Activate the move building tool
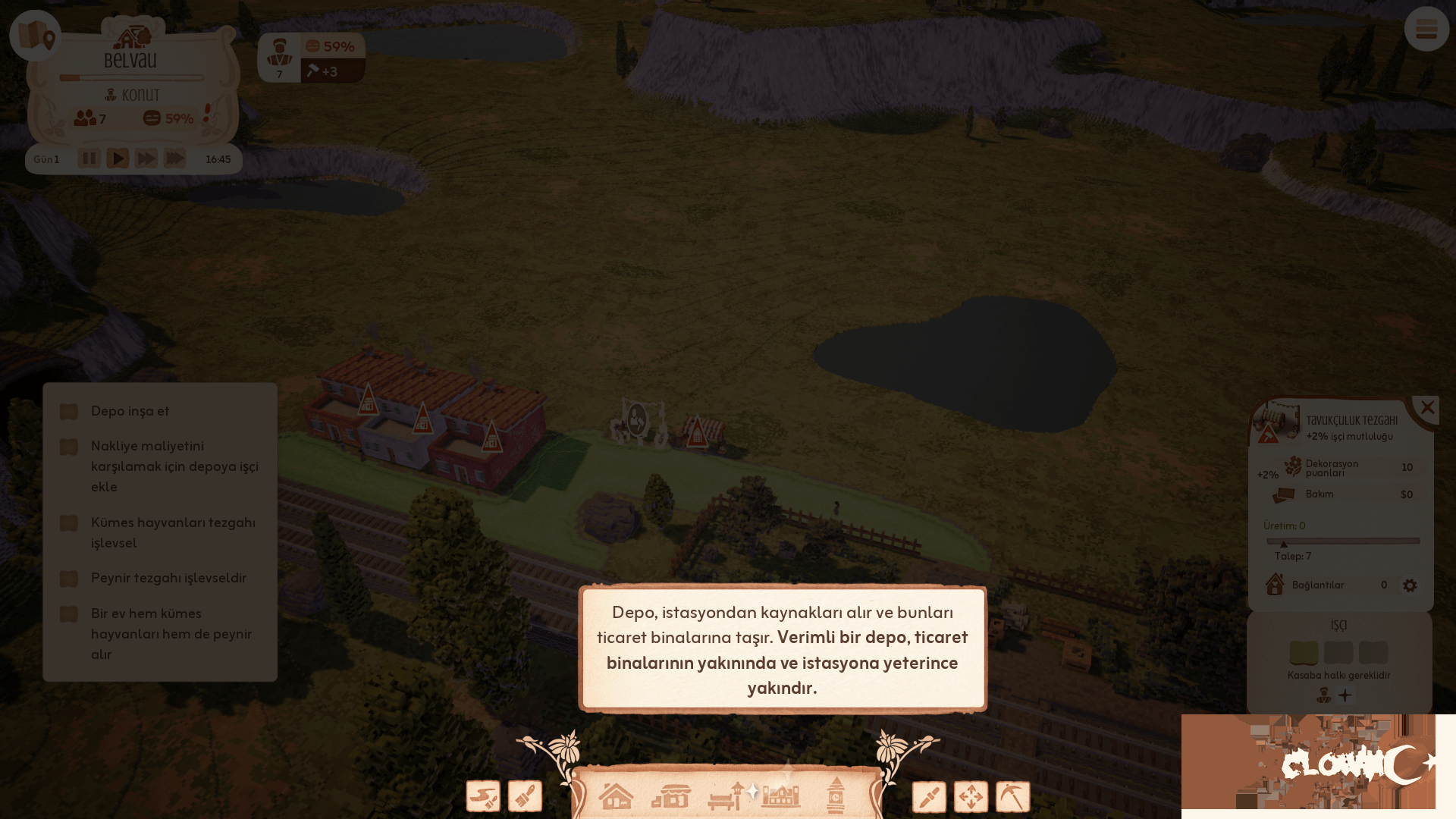 [971, 795]
